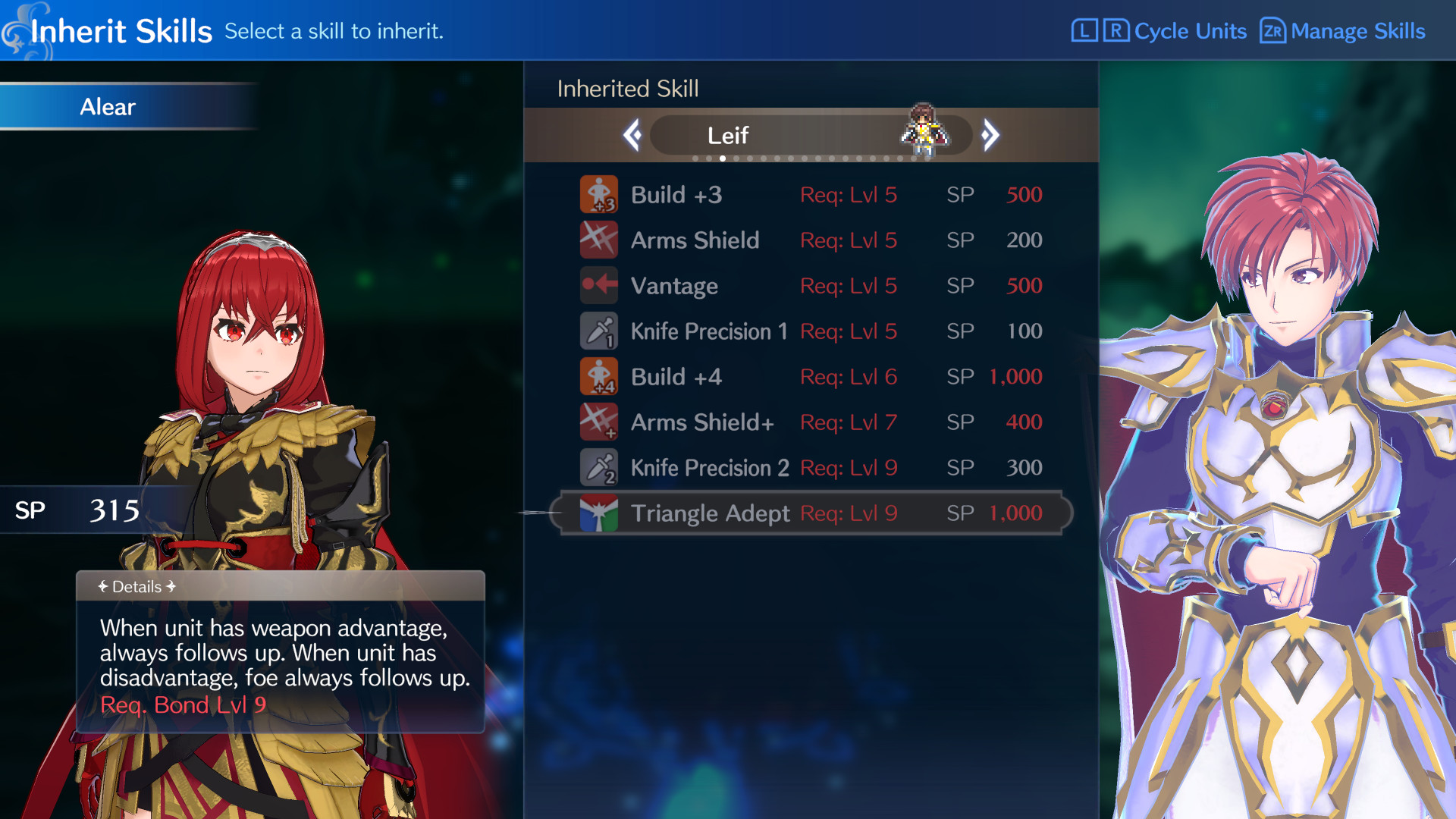Switch to the Alear unit tab

pos(106,107)
